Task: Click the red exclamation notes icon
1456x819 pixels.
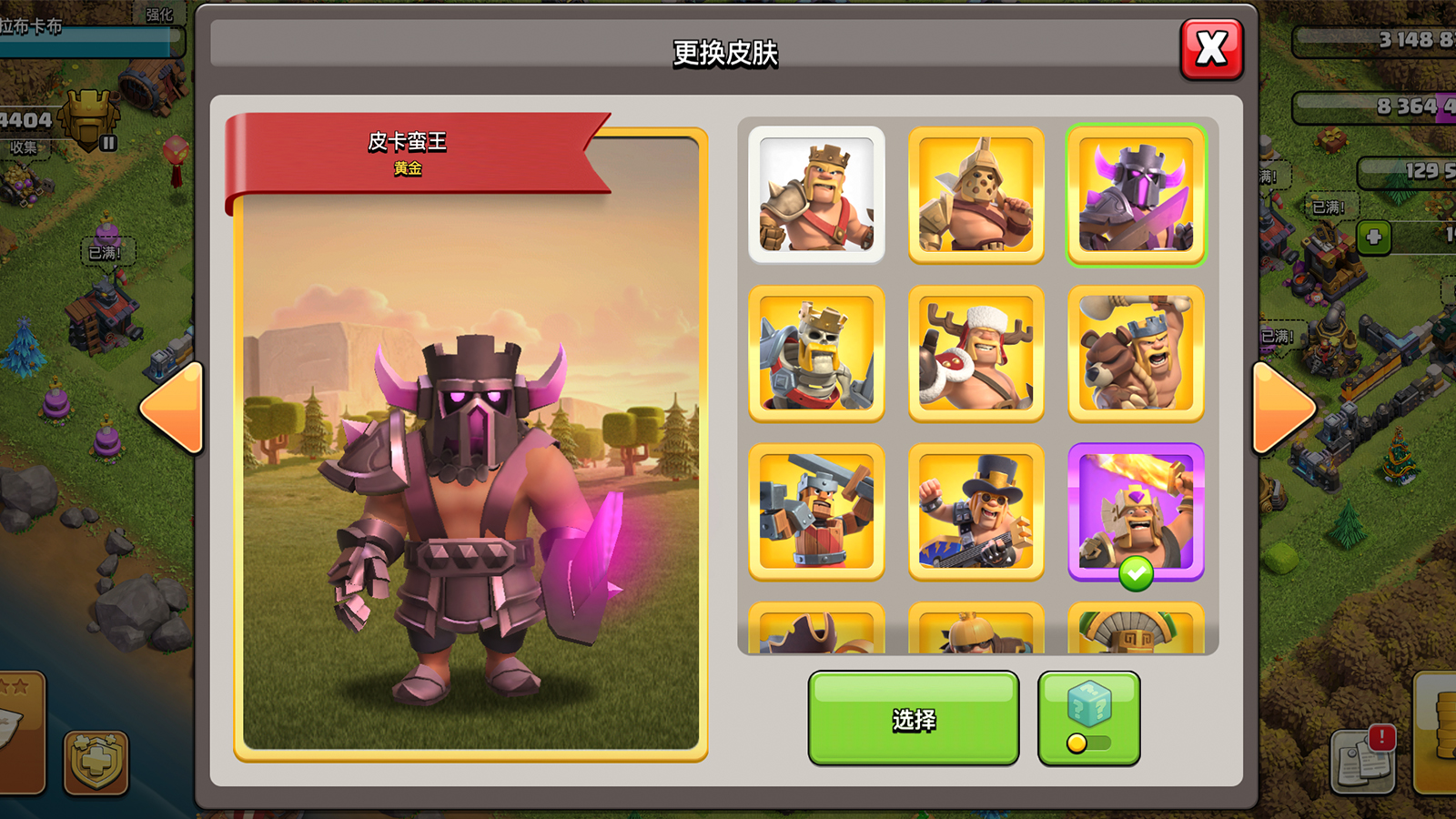Action: 1364,758
